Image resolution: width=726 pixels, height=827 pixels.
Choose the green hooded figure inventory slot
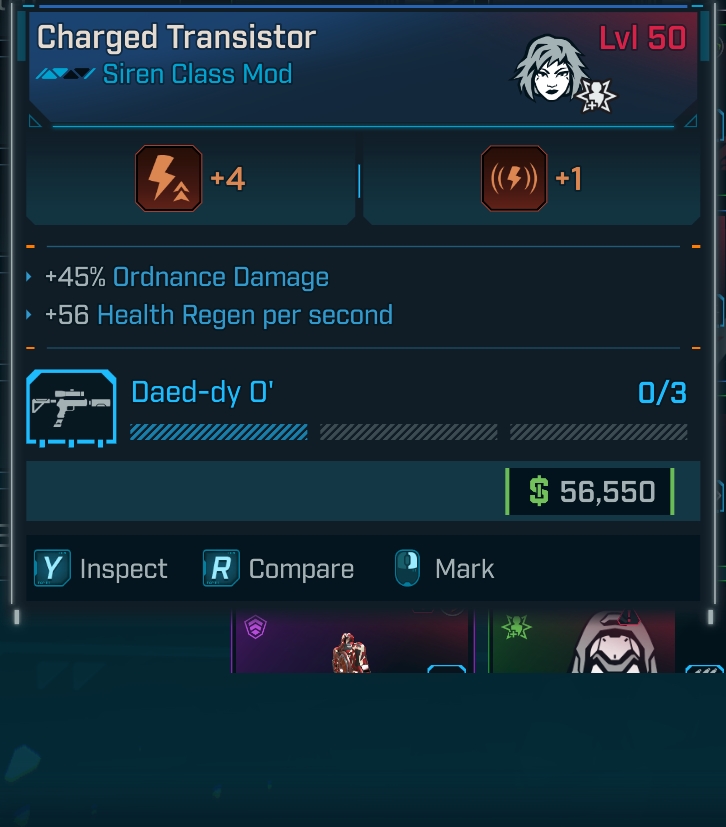584,642
